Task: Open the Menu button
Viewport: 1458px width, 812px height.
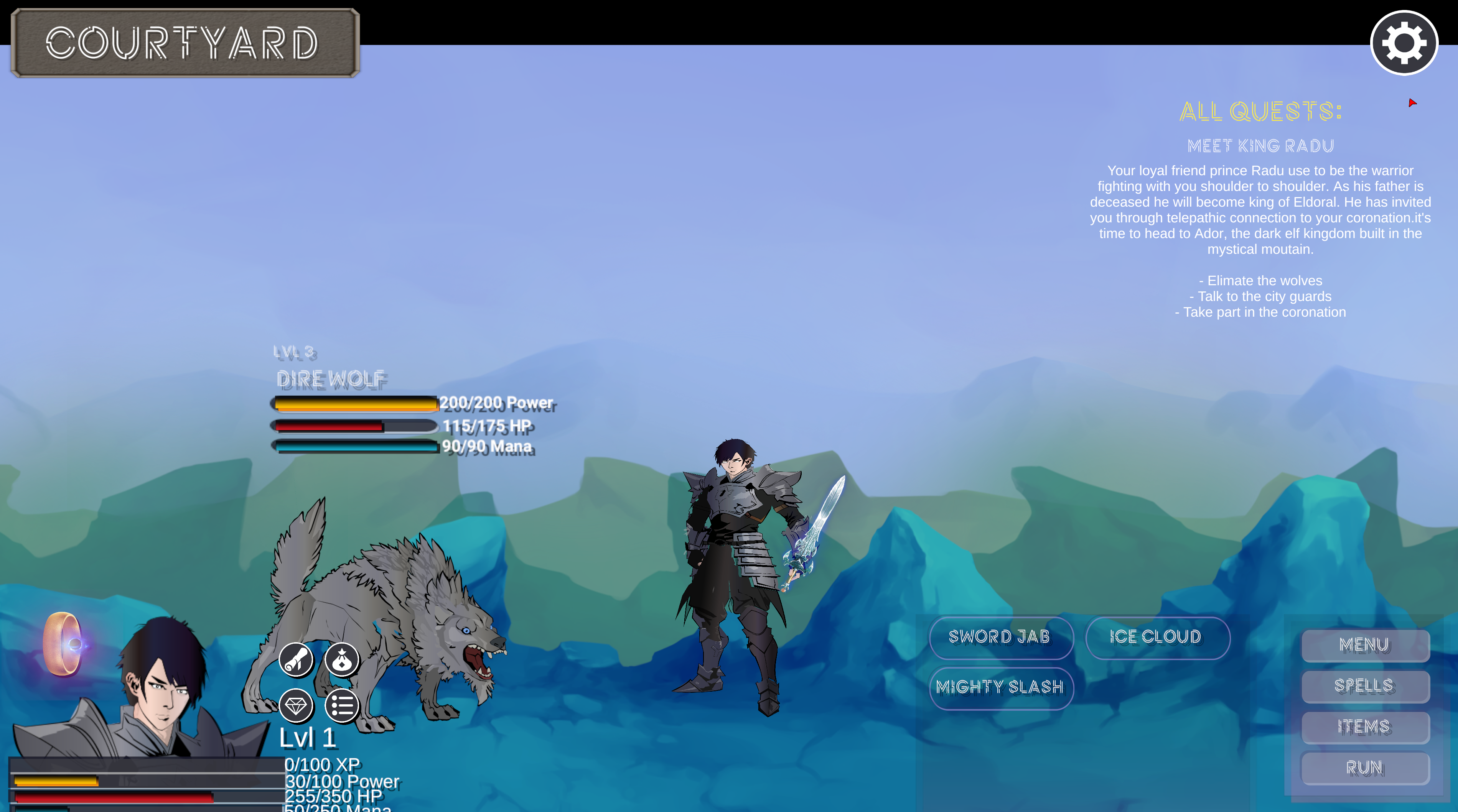Action: pyautogui.click(x=1365, y=645)
